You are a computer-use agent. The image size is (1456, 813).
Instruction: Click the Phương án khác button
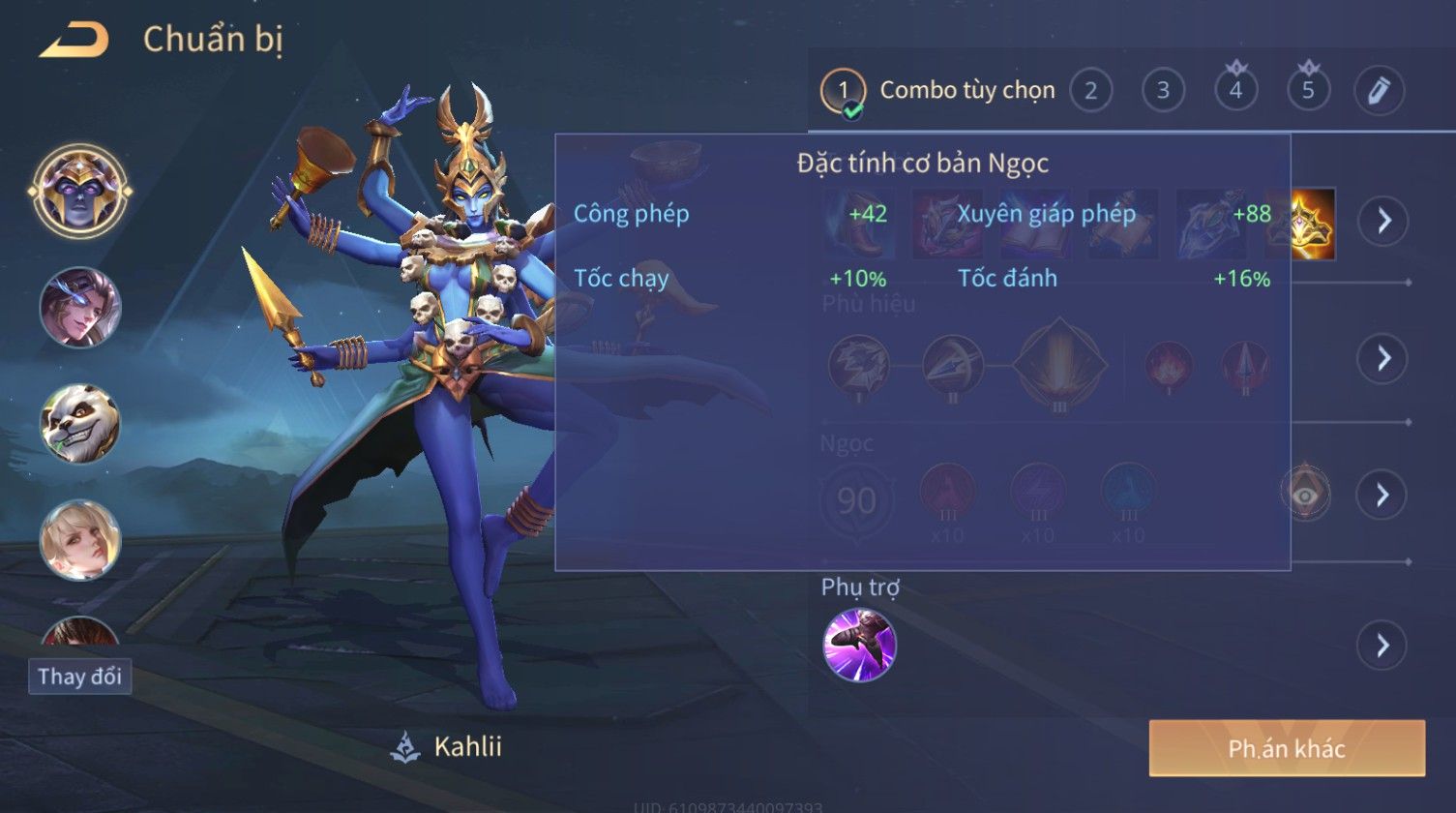coord(1287,748)
